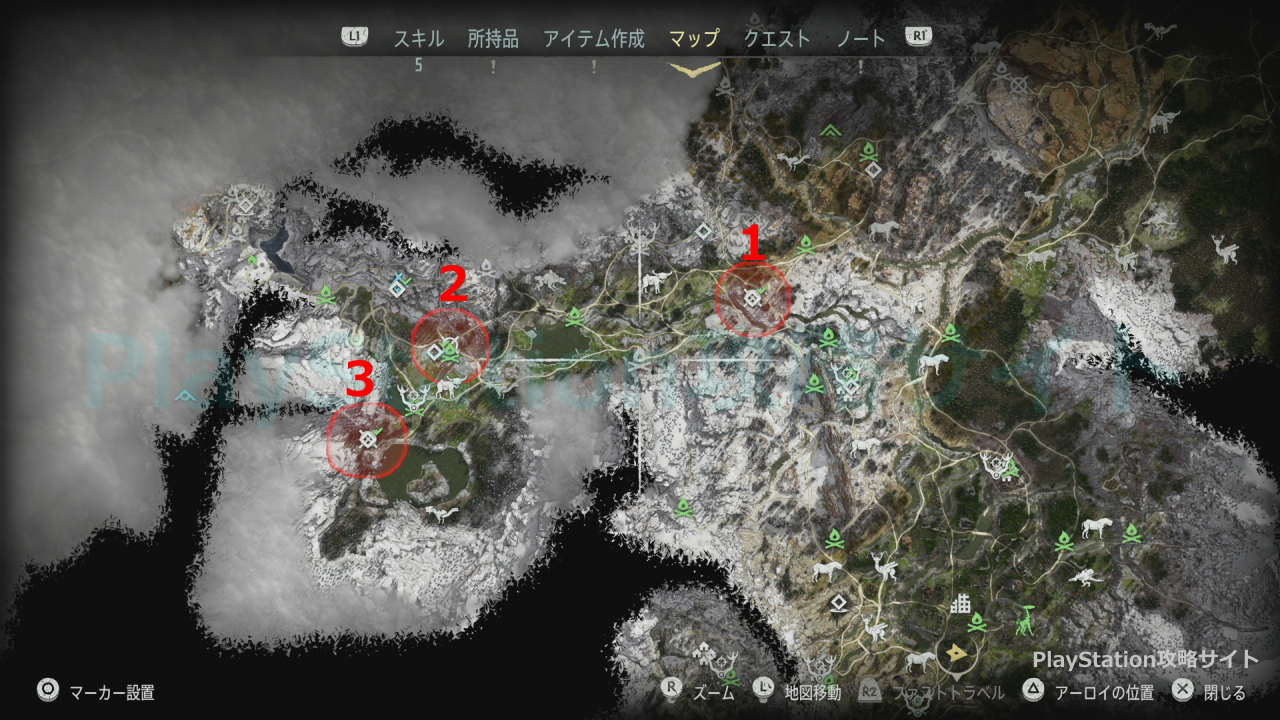Screen dimensions: 1280x720
Task: Select the diamond marker in red circle 2
Action: 435,352
